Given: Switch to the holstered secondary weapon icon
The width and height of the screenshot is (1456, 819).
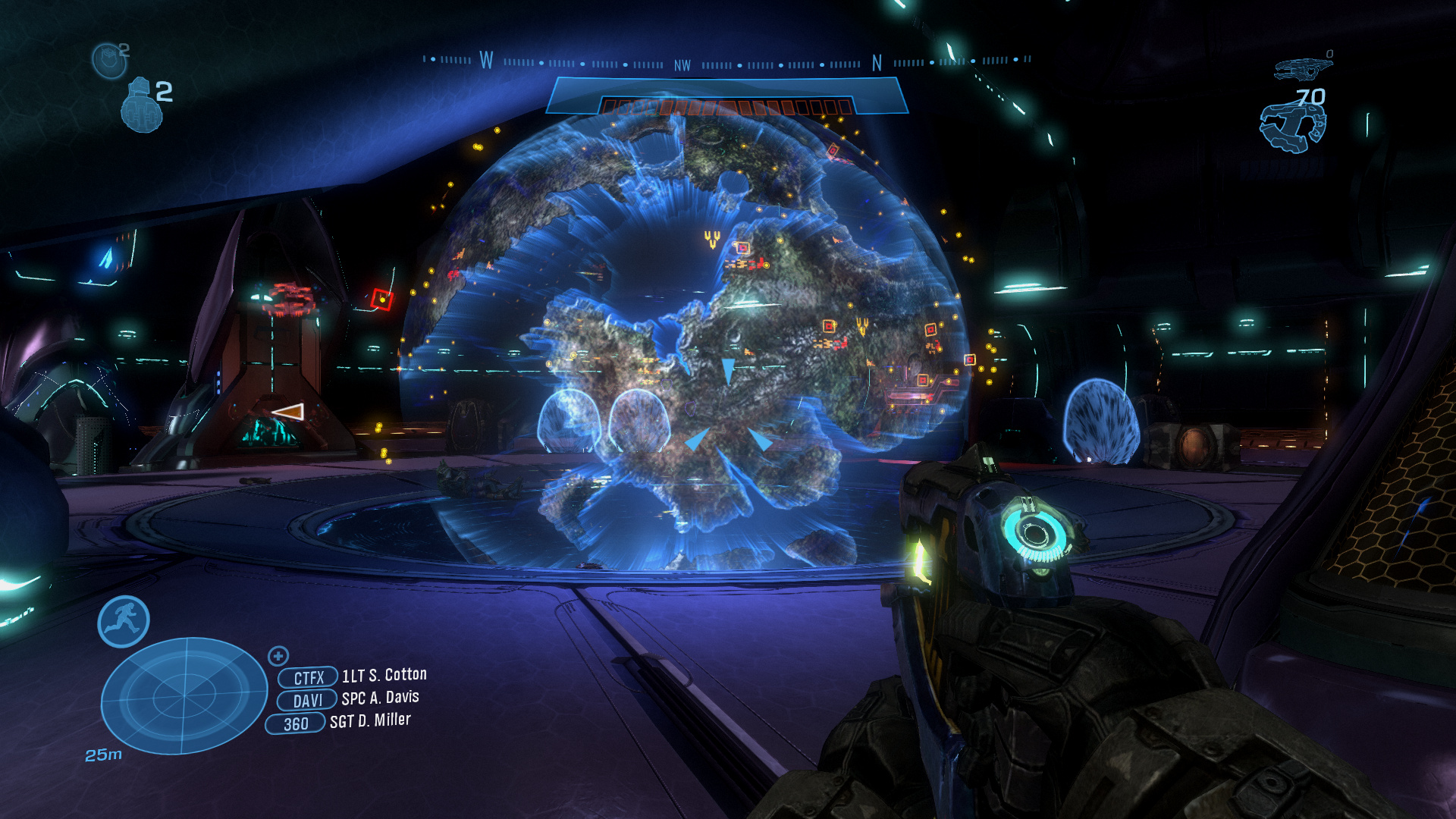Looking at the screenshot, I should tap(1303, 69).
